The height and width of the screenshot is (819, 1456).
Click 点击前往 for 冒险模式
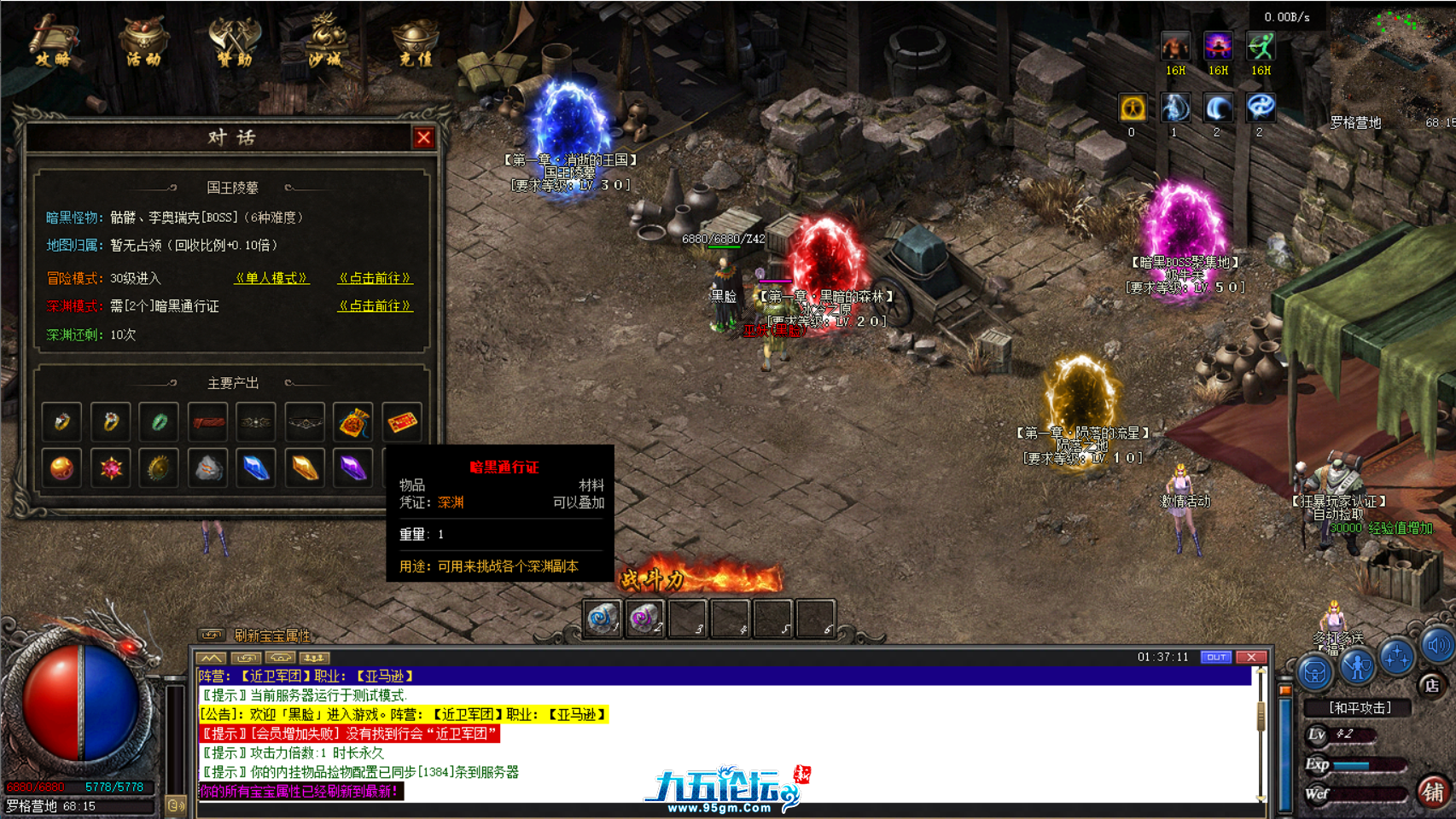click(375, 278)
